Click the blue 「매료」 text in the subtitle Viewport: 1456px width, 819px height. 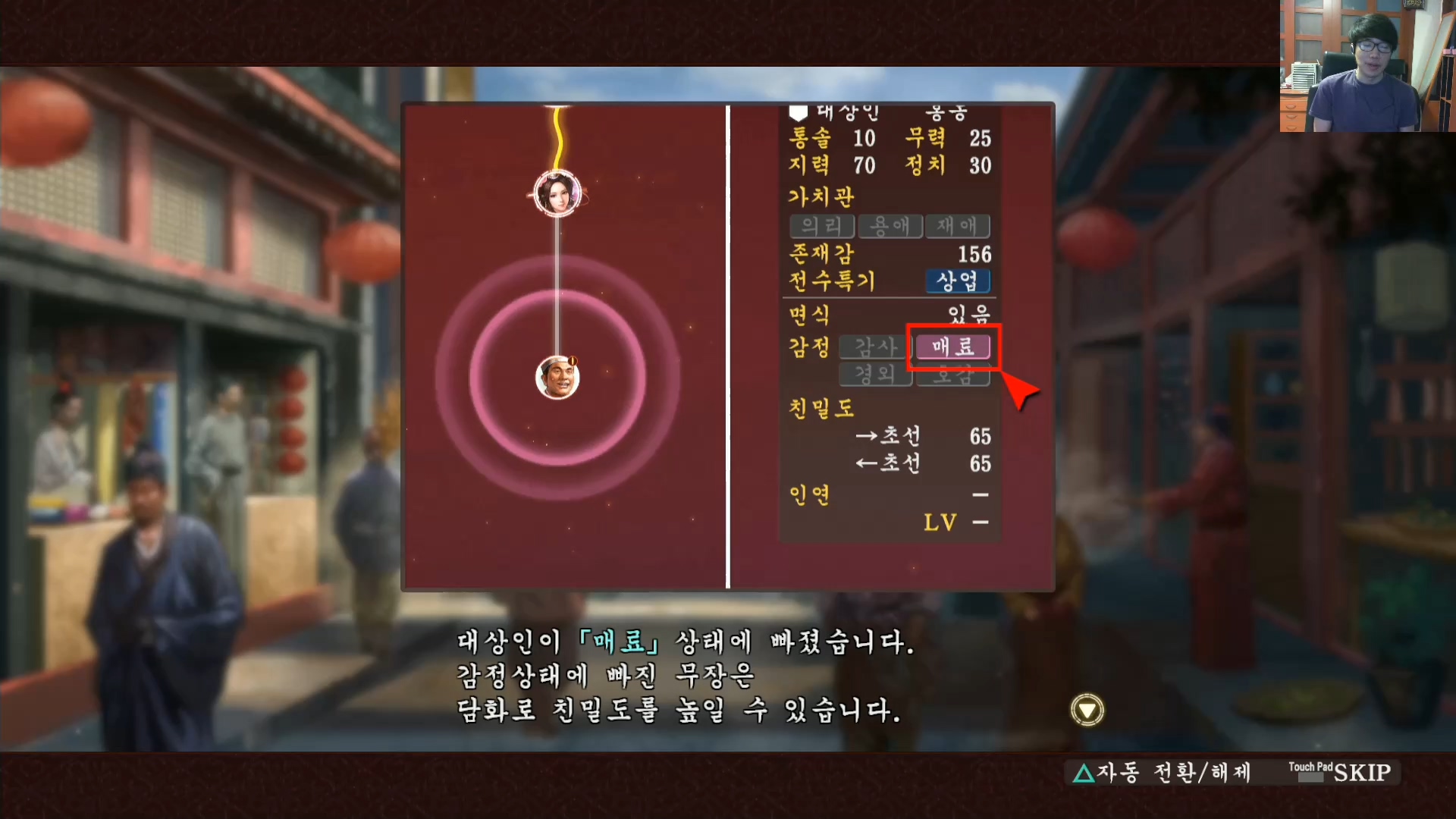tap(620, 642)
